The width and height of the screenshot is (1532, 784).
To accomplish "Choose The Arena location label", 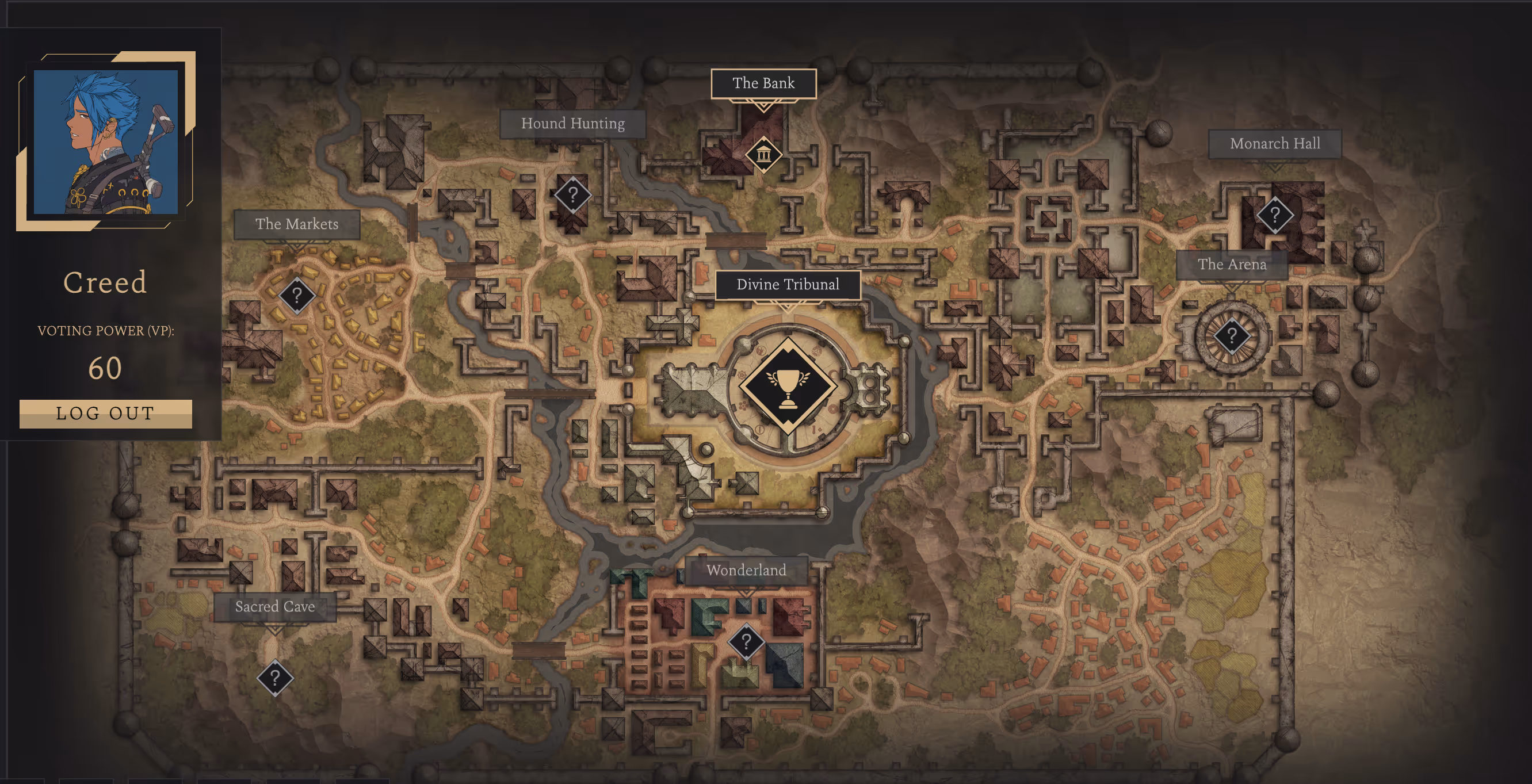I will (1232, 265).
